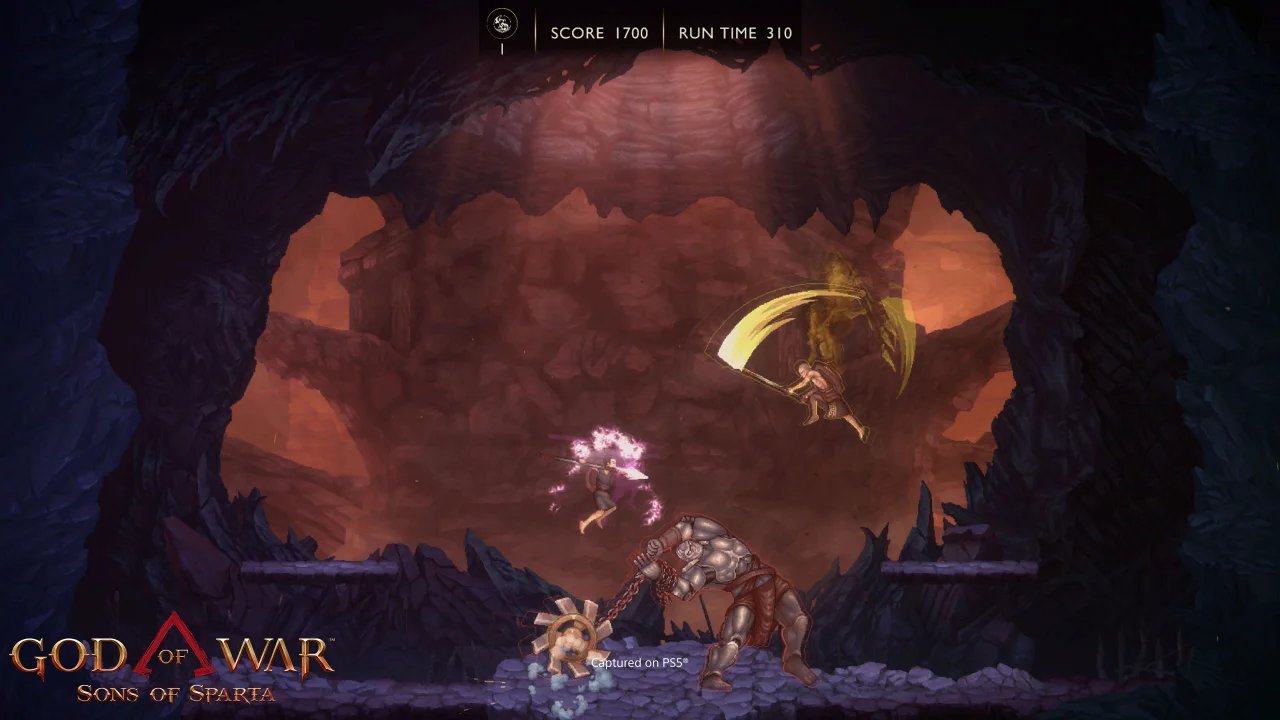Select the TM mark beside WAR
1280x720 pixels.
pyautogui.click(x=331, y=639)
